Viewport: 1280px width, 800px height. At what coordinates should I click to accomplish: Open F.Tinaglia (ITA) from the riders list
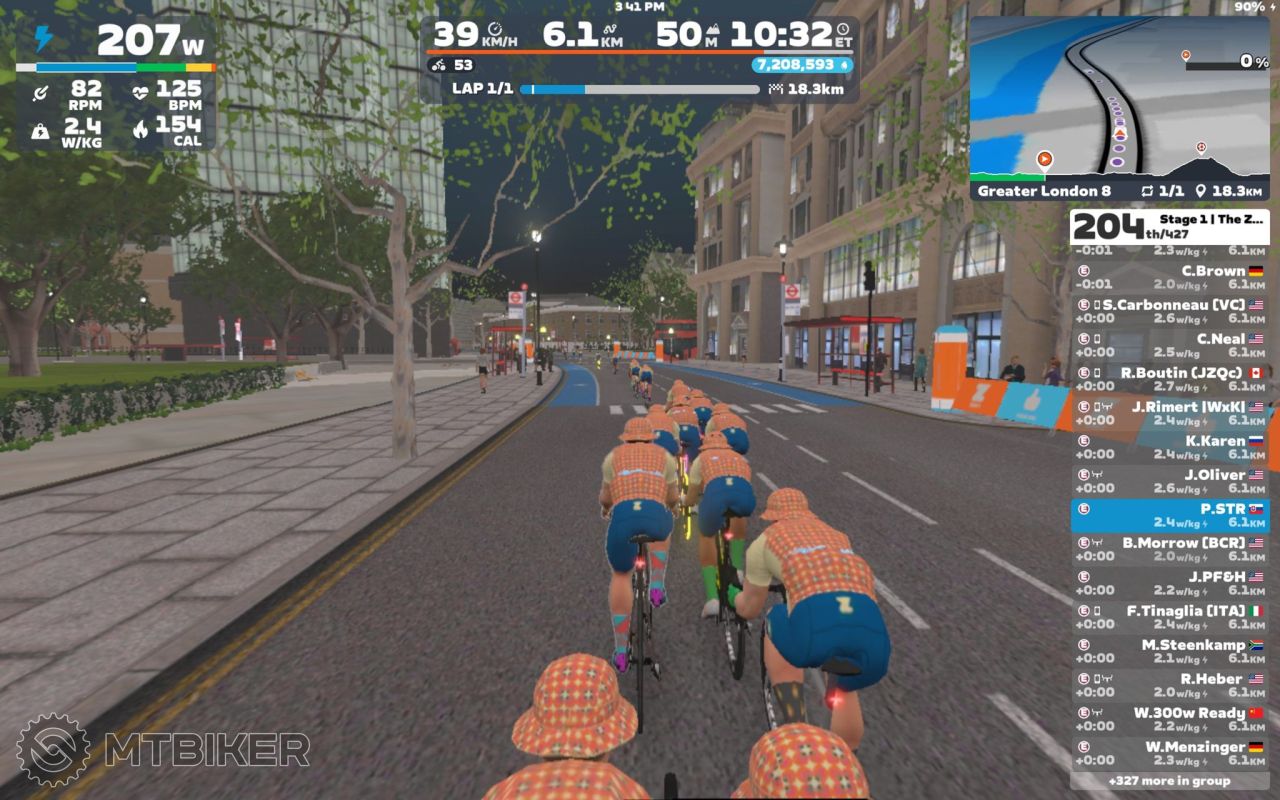pos(1170,617)
